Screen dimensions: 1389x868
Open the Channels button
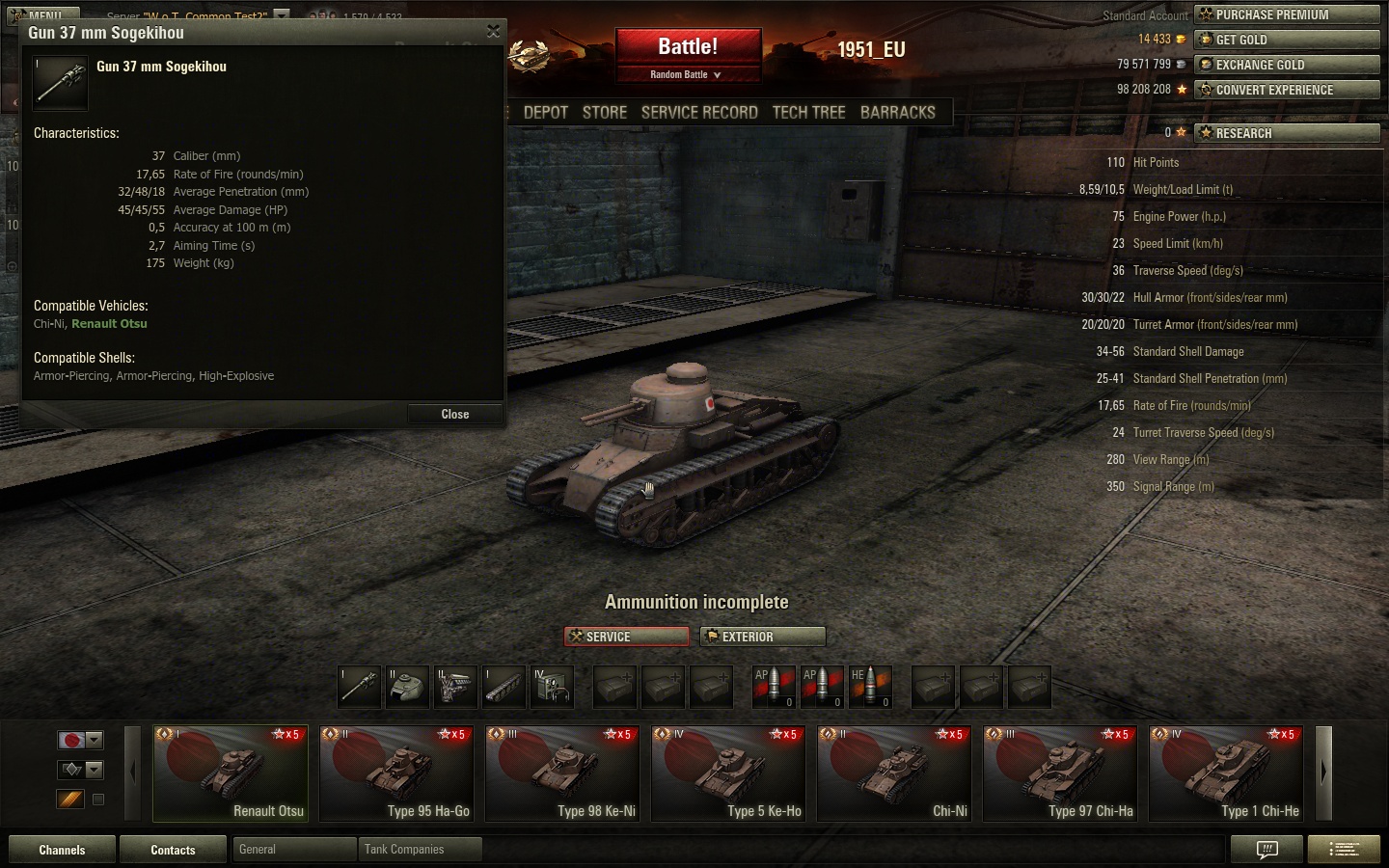62,850
